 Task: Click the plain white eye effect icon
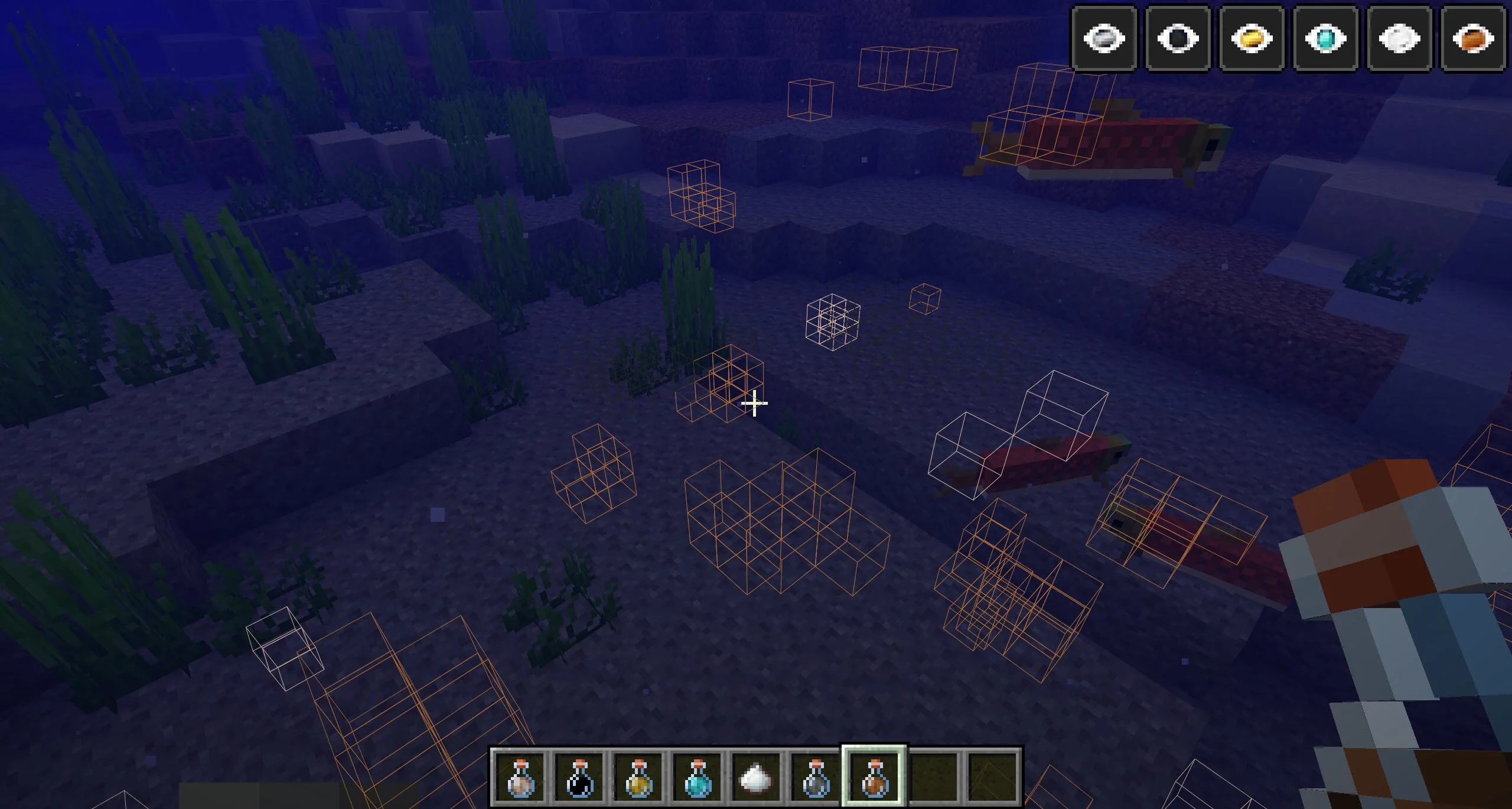[1400, 39]
